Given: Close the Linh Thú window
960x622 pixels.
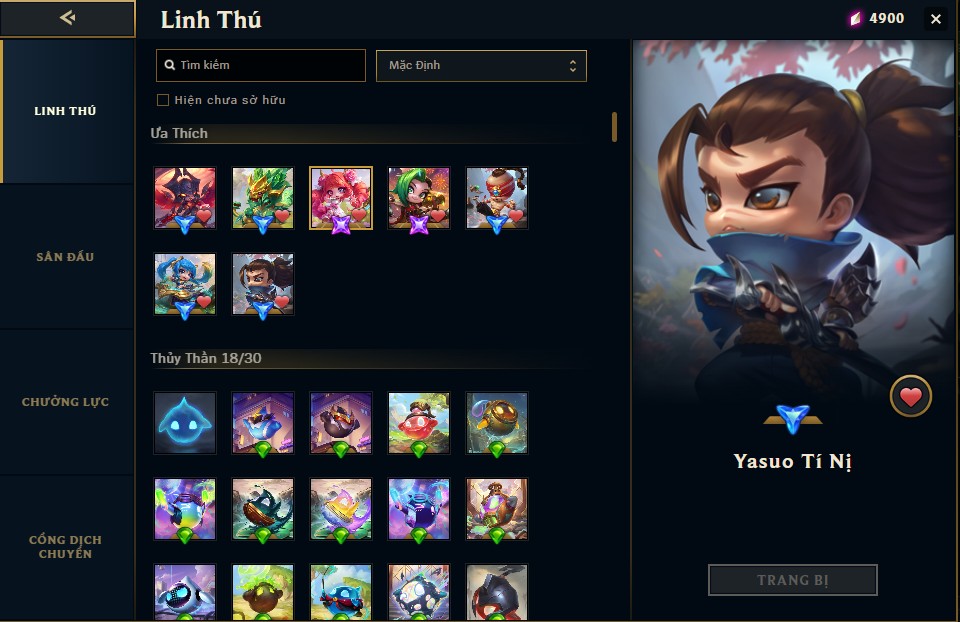Looking at the screenshot, I should [936, 19].
